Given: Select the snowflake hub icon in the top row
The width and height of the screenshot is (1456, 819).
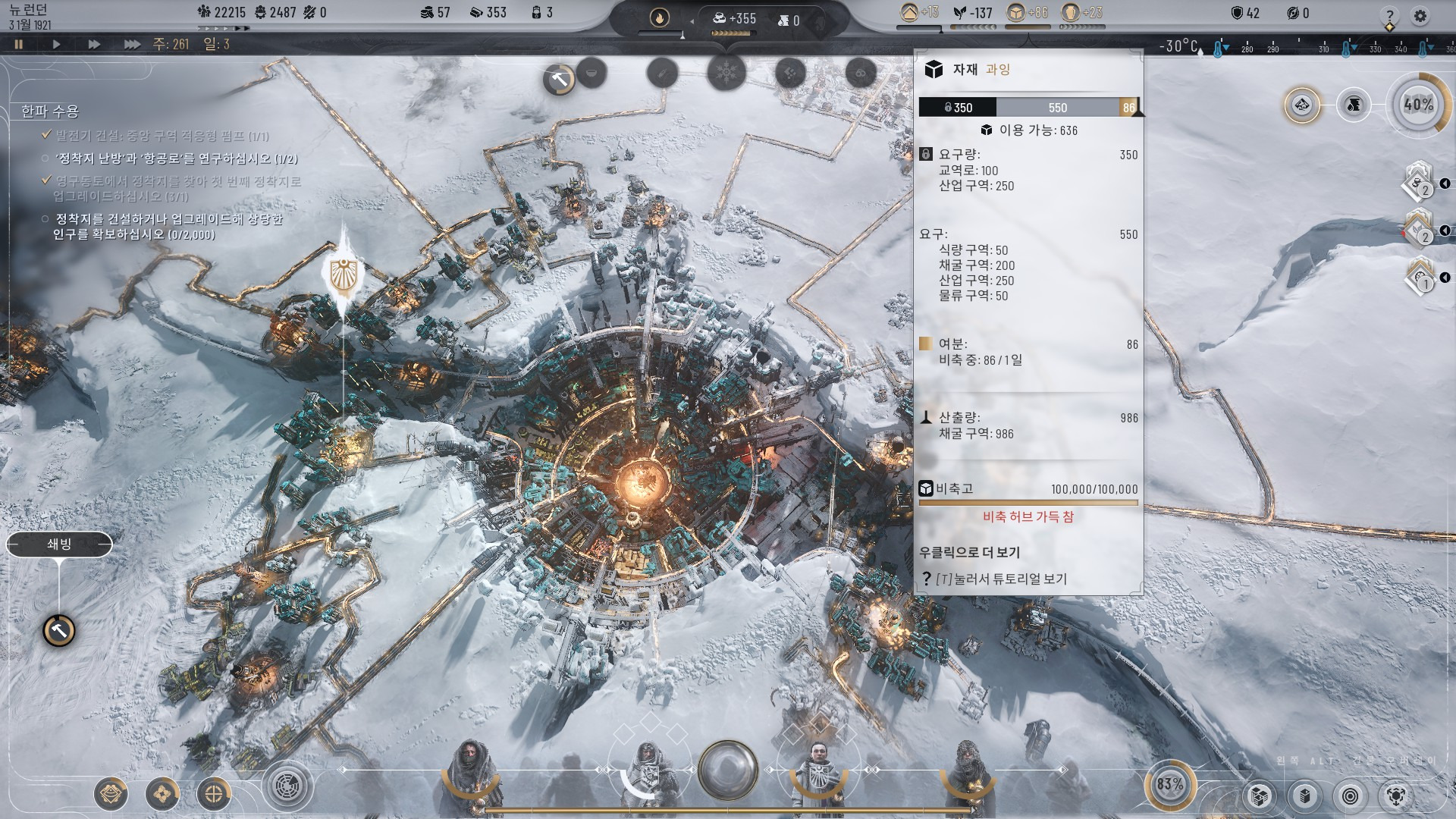Looking at the screenshot, I should pos(726,74).
